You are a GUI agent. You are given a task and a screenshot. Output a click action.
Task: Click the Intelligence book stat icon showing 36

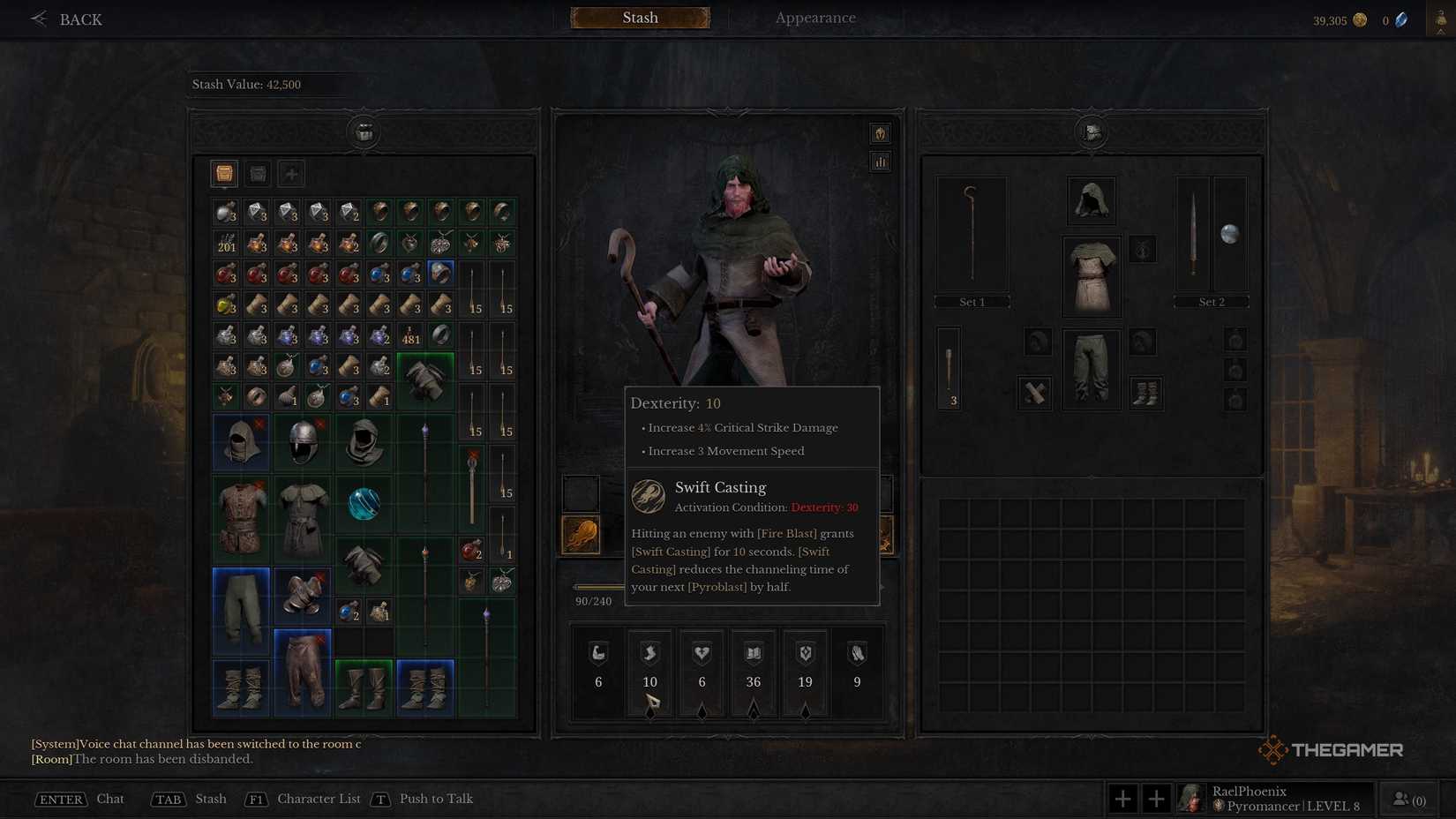pyautogui.click(x=753, y=653)
